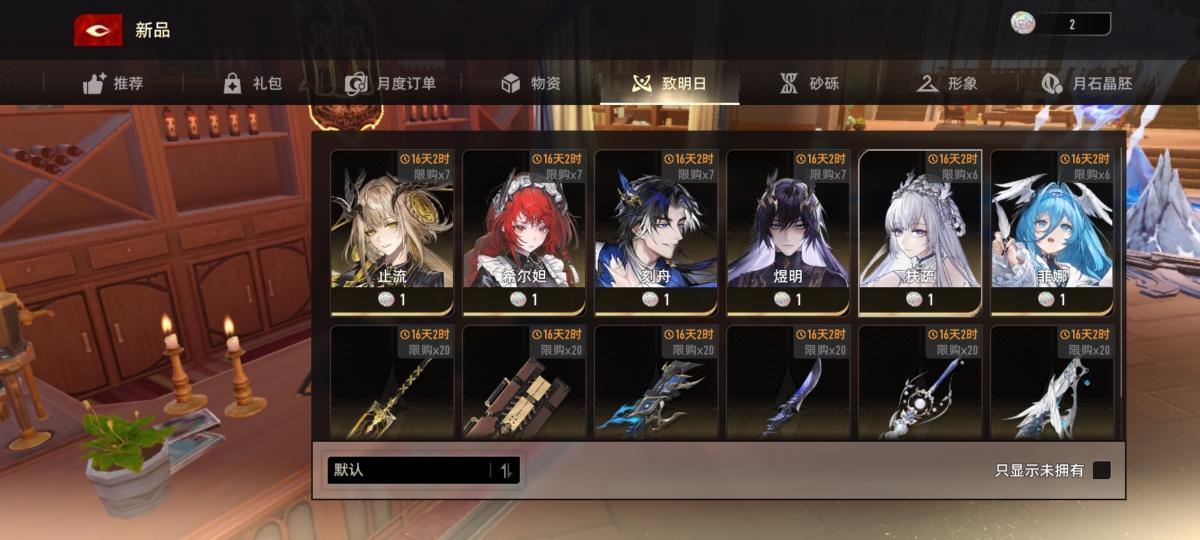Open the 礼包 tab
The image size is (1200, 540).
tap(252, 84)
